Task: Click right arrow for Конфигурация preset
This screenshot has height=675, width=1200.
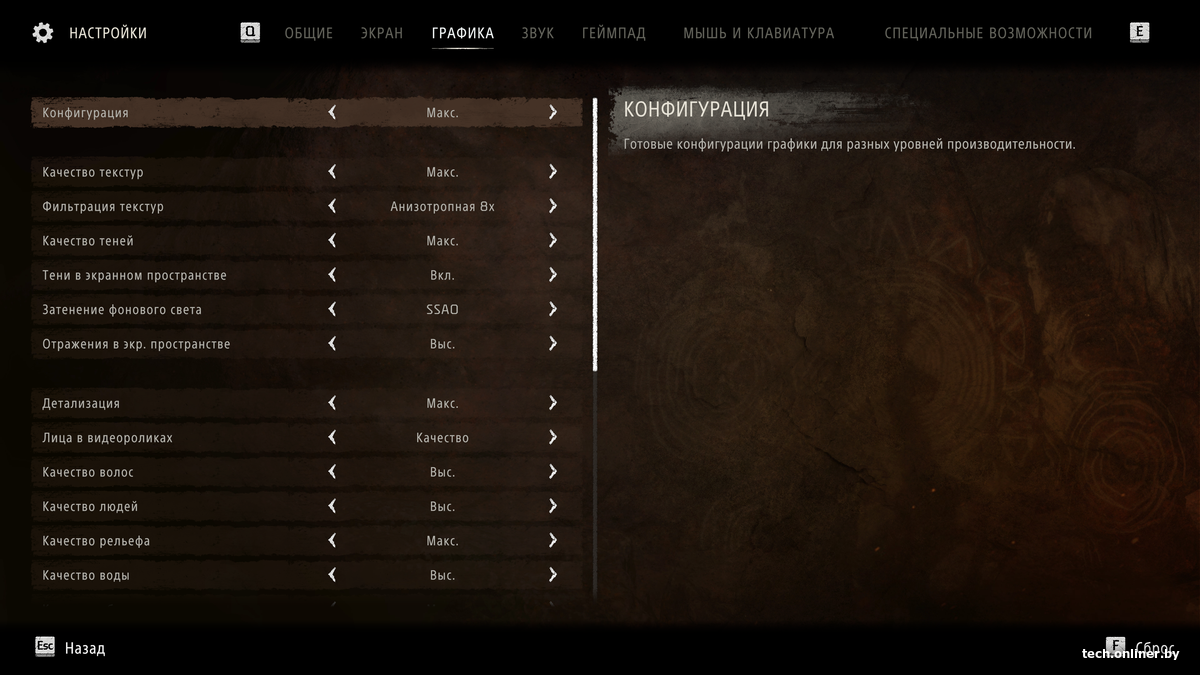Action: [x=552, y=113]
